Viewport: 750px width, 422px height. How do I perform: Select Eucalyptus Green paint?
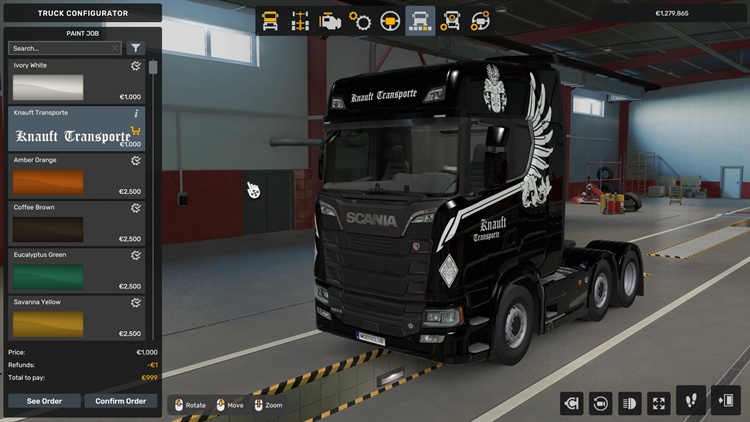coord(76,271)
